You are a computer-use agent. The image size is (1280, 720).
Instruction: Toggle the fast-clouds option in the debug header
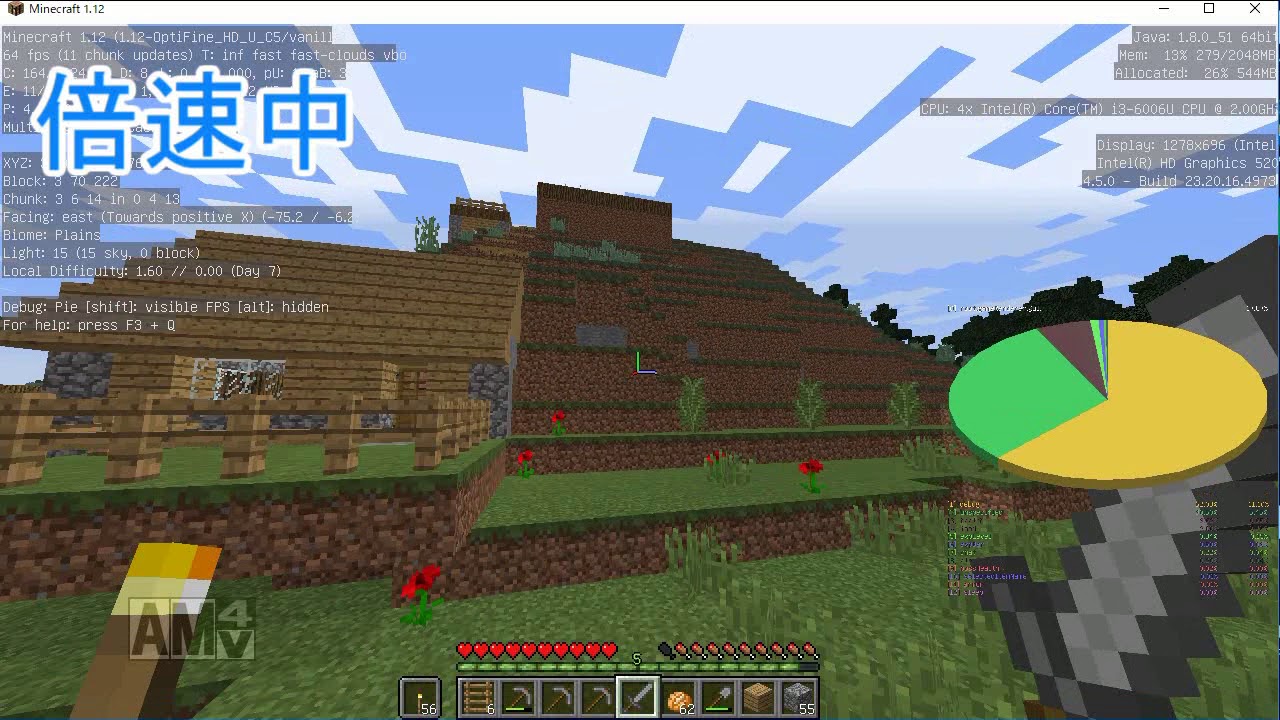(x=330, y=55)
